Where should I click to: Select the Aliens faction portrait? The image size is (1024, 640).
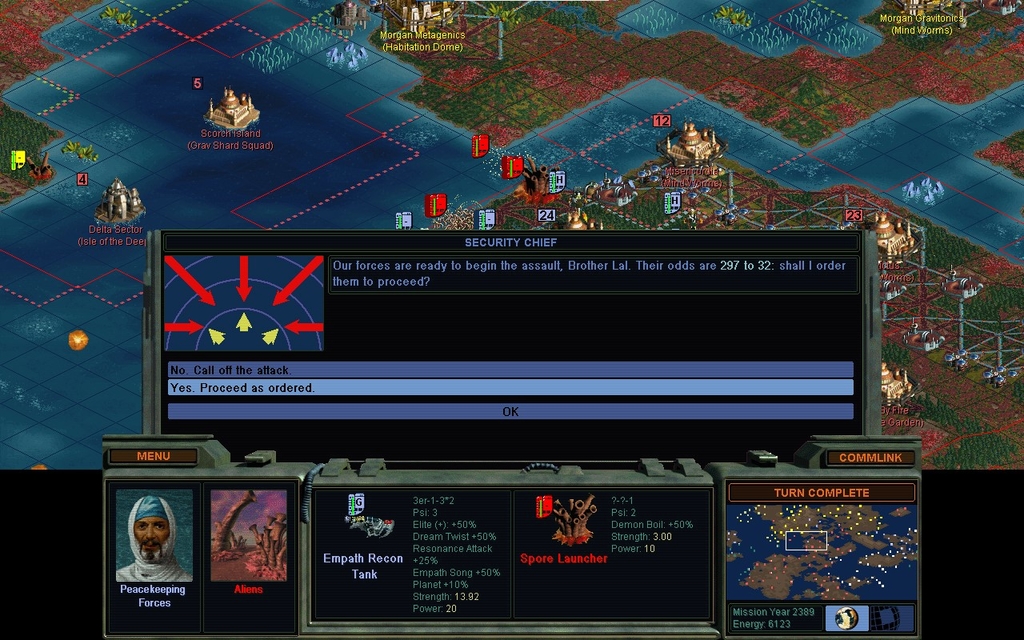(248, 536)
